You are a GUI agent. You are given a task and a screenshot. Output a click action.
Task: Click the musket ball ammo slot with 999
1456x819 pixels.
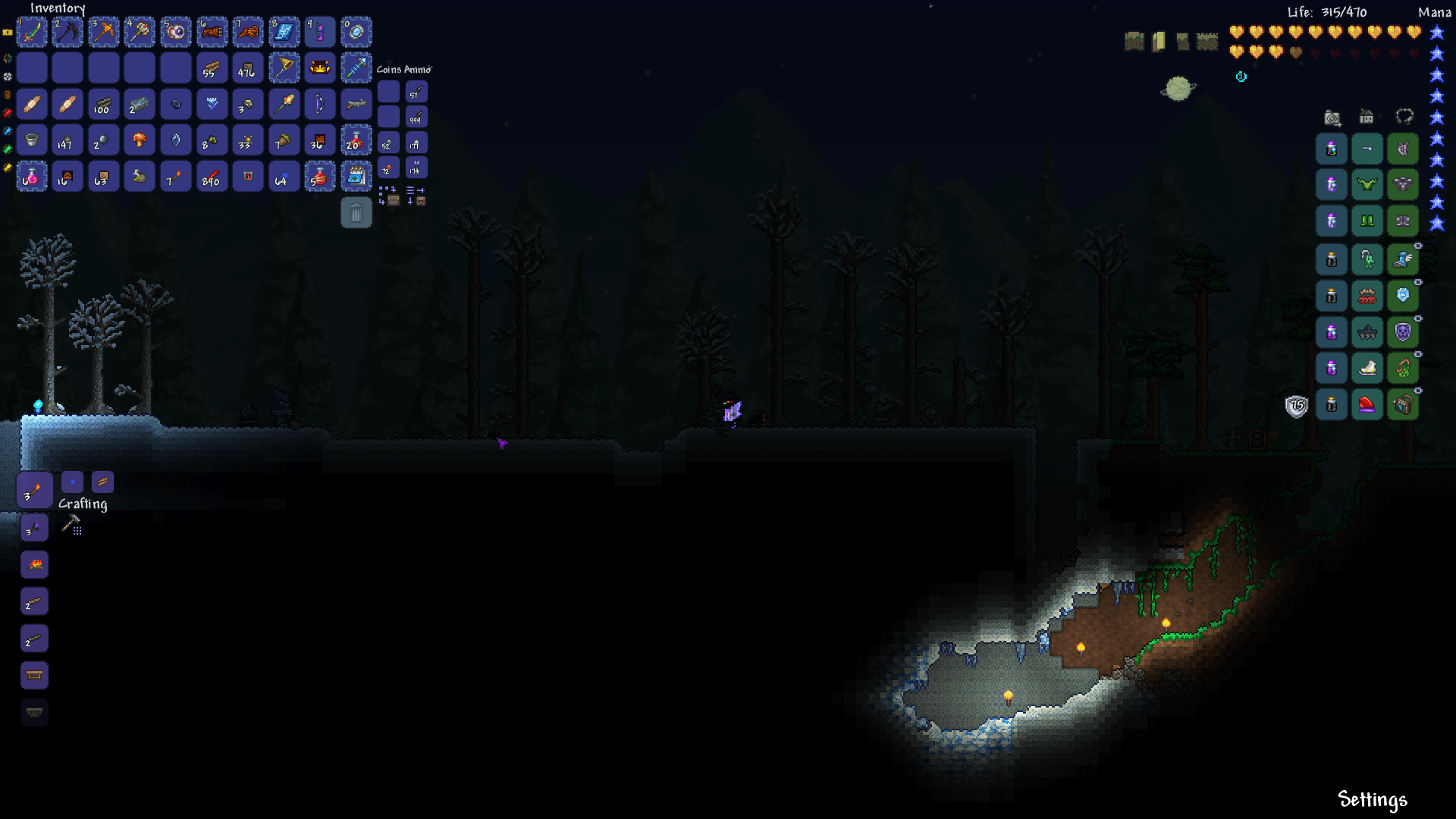point(416,116)
